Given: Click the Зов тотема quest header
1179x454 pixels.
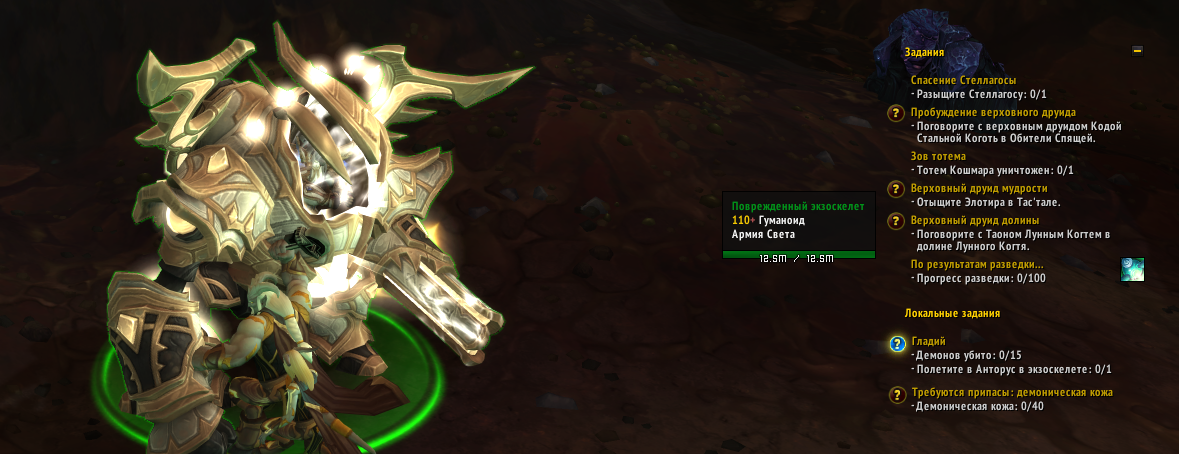Looking at the screenshot, I should (938, 156).
